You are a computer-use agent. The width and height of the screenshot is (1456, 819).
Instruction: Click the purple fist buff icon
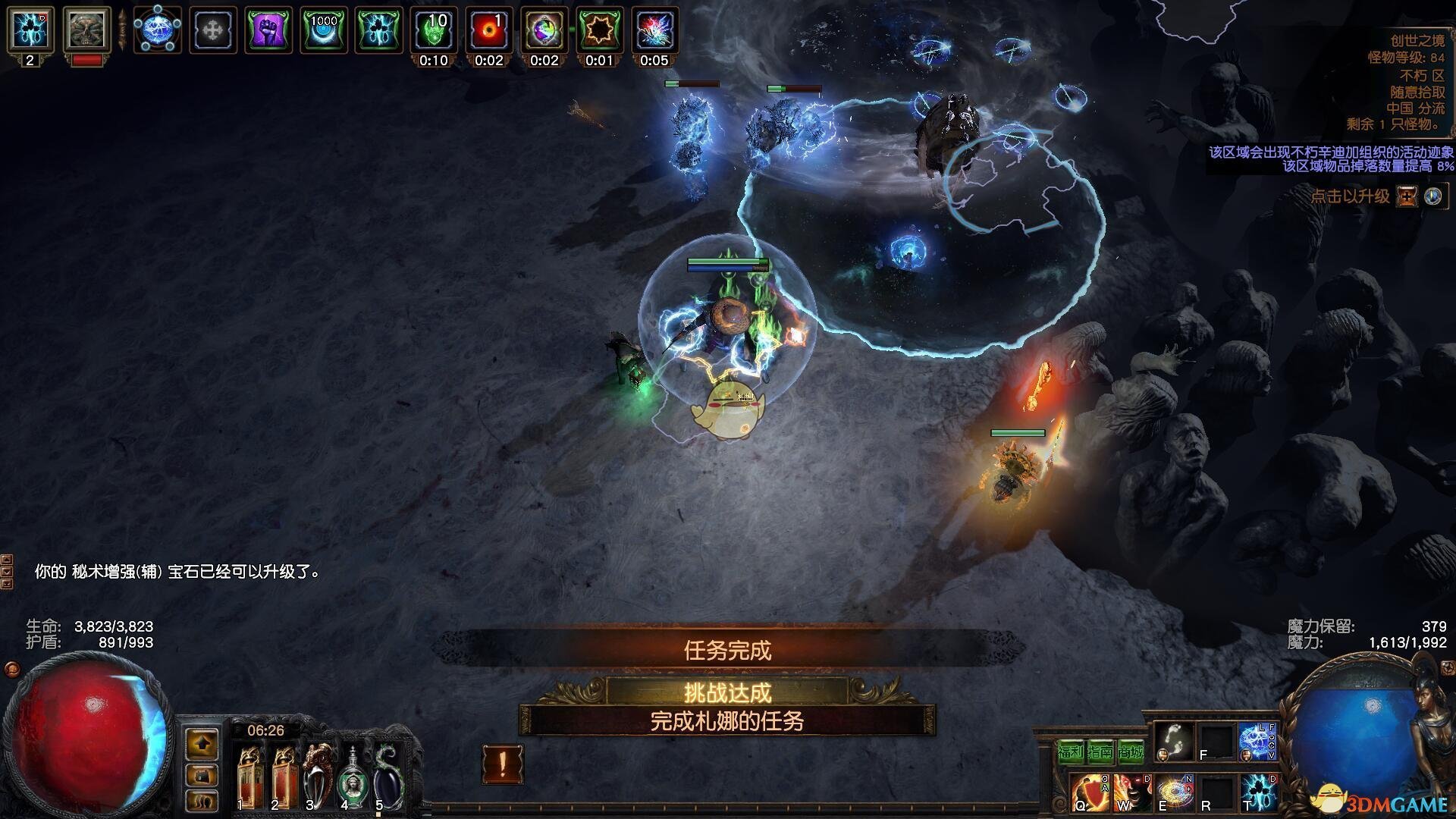click(x=268, y=30)
